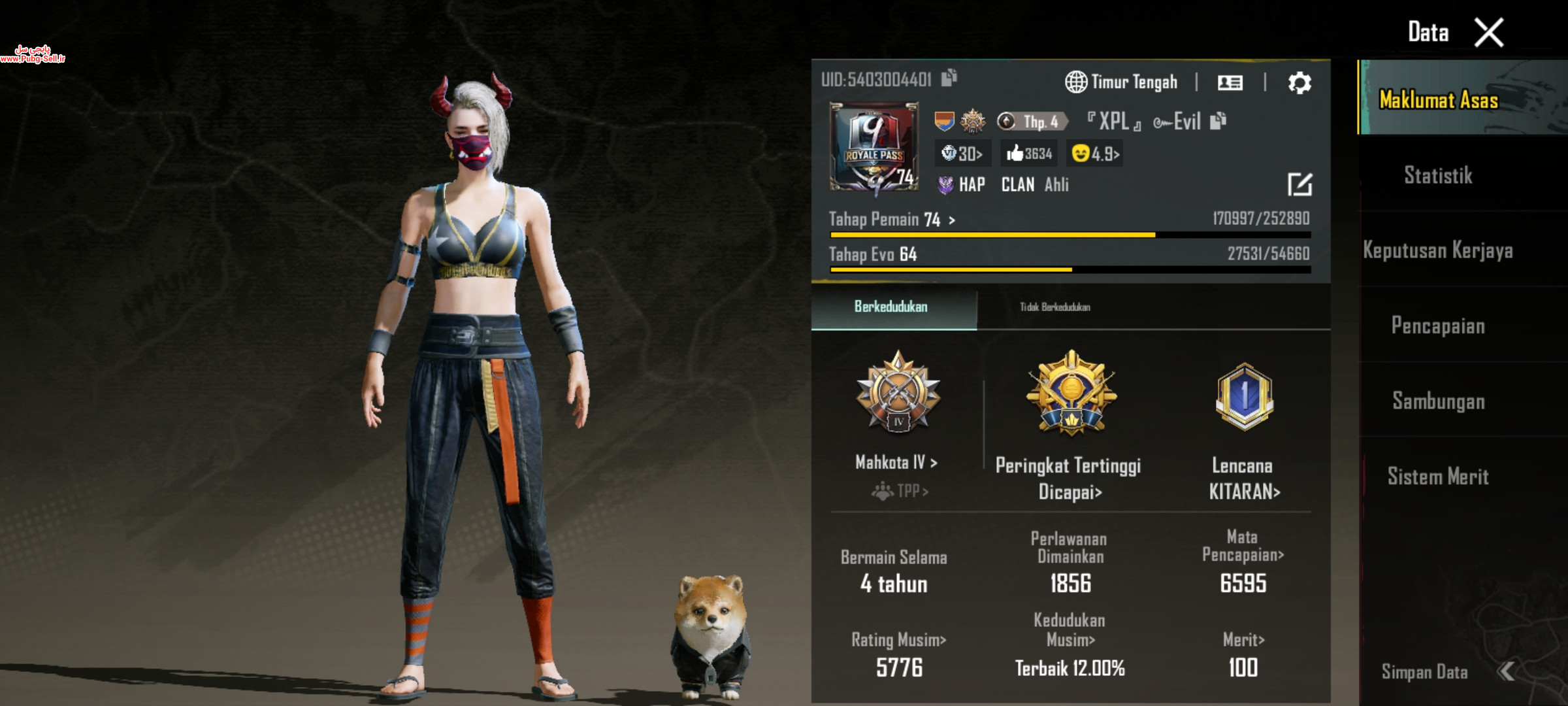Switch to Keputusan Kerjaya section
Viewport: 1568px width, 706px height.
point(1438,250)
